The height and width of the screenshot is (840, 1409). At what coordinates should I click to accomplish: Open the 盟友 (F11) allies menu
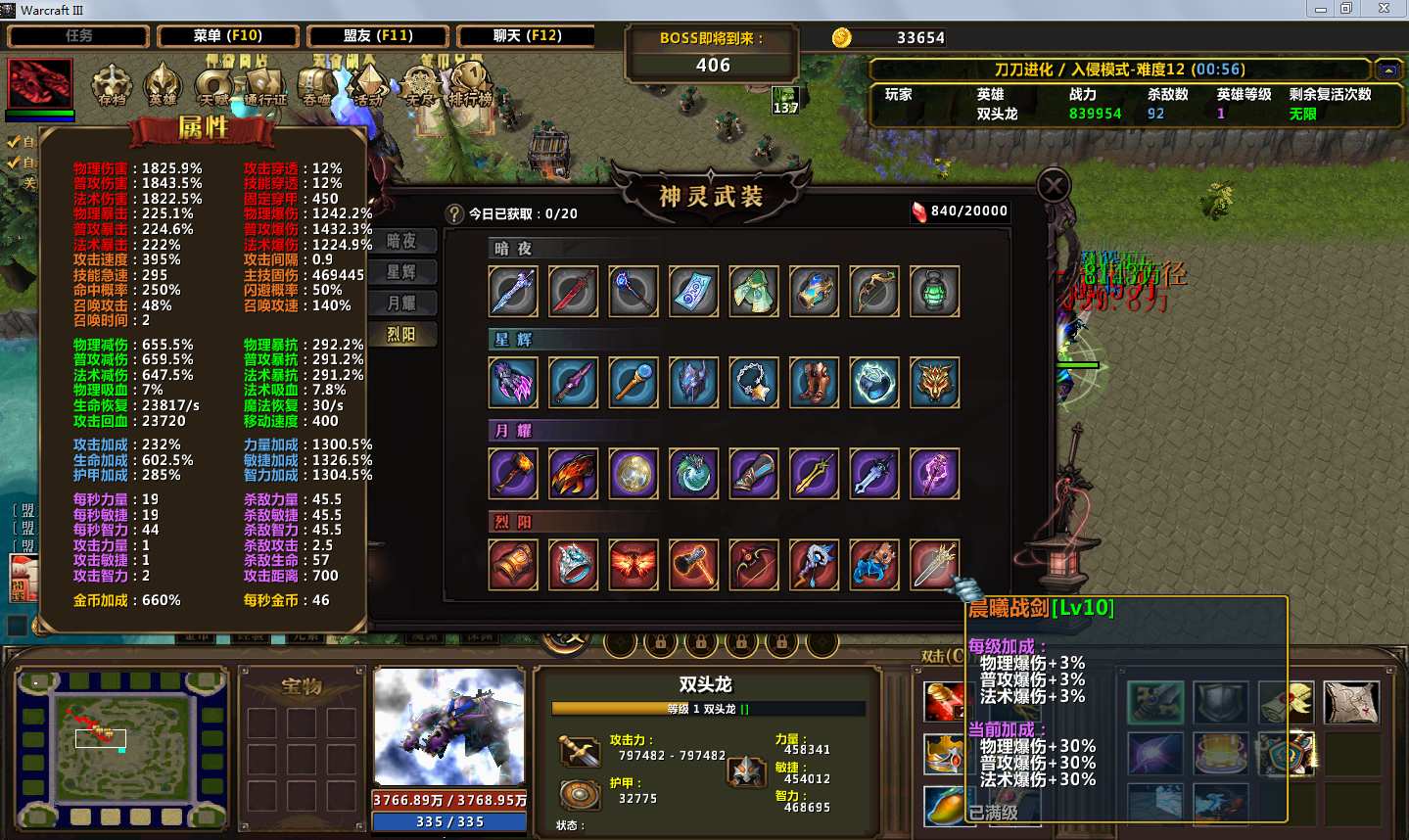378,36
